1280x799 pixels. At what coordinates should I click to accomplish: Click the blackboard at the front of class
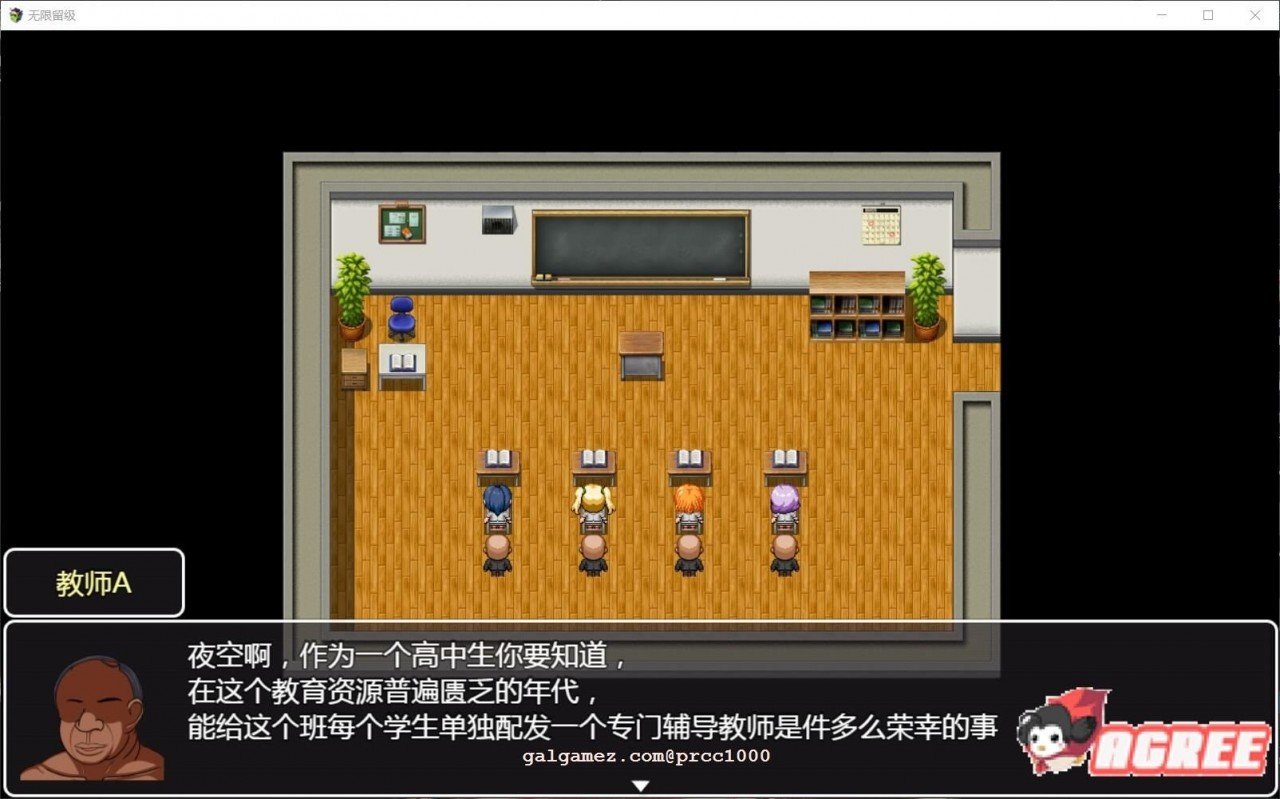(640, 243)
